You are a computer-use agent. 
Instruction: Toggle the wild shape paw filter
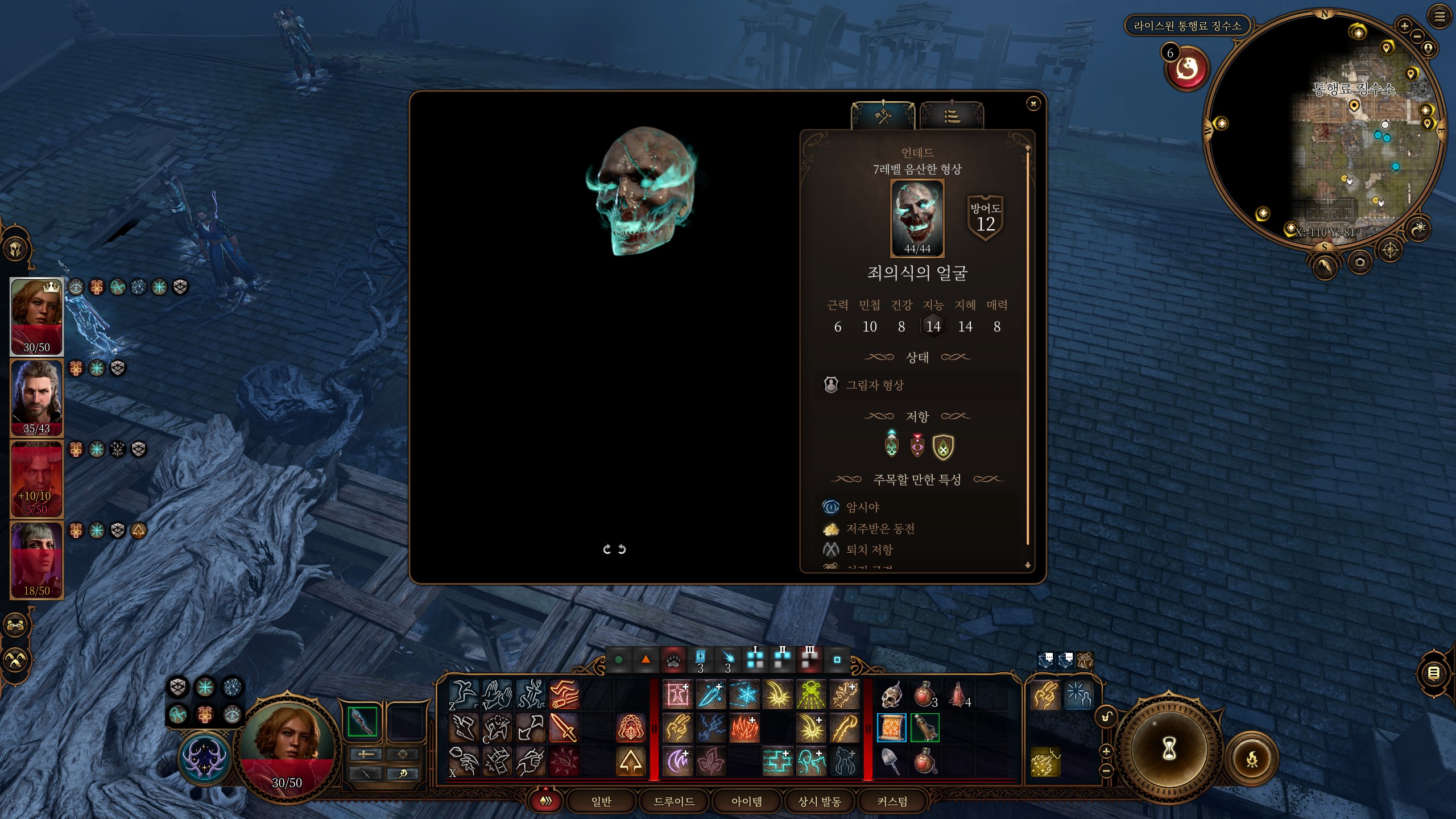click(x=673, y=660)
